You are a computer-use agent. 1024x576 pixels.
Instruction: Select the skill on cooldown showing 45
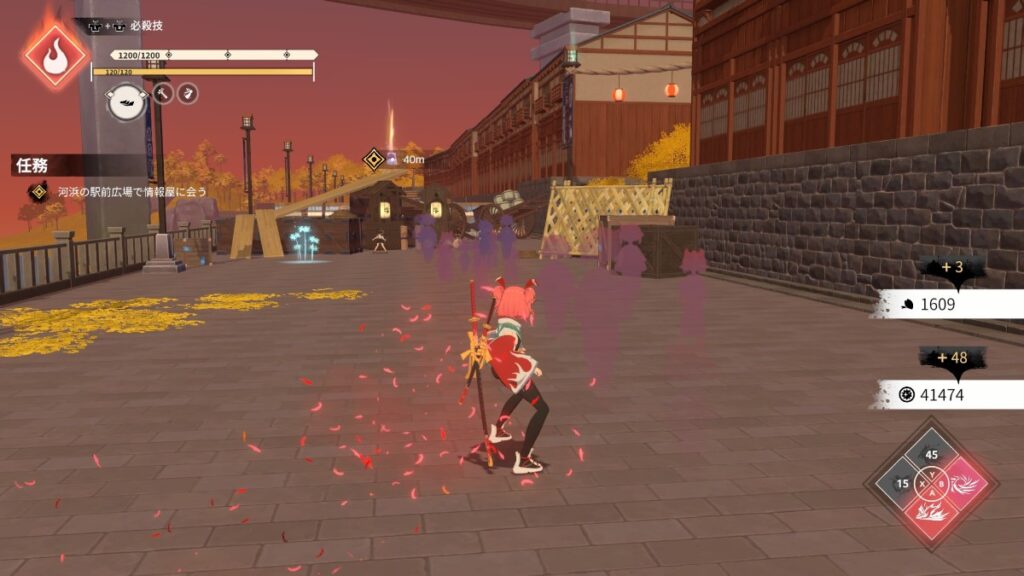[932, 455]
